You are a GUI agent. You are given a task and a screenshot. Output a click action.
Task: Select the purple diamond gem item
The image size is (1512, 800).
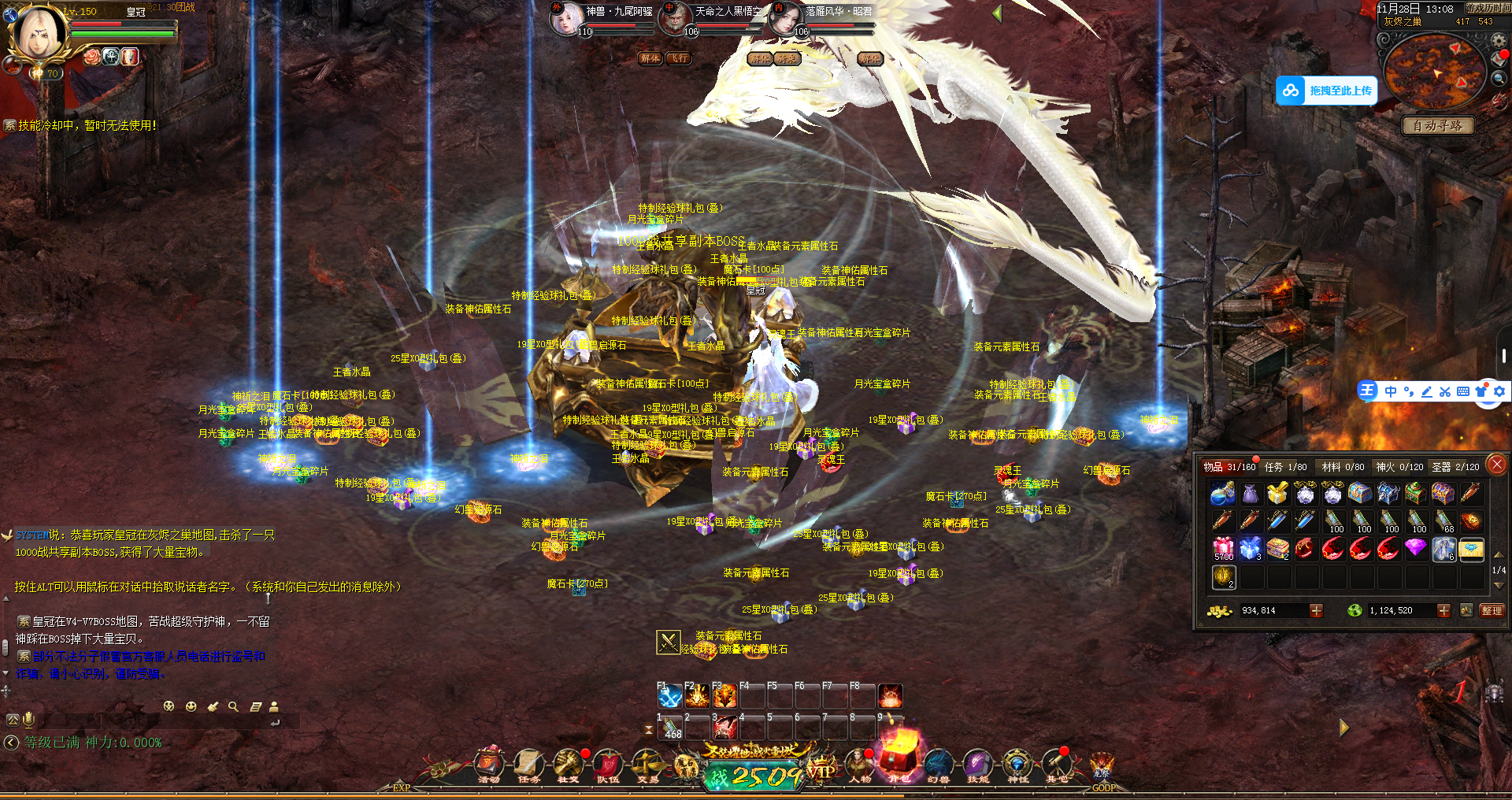point(1415,548)
